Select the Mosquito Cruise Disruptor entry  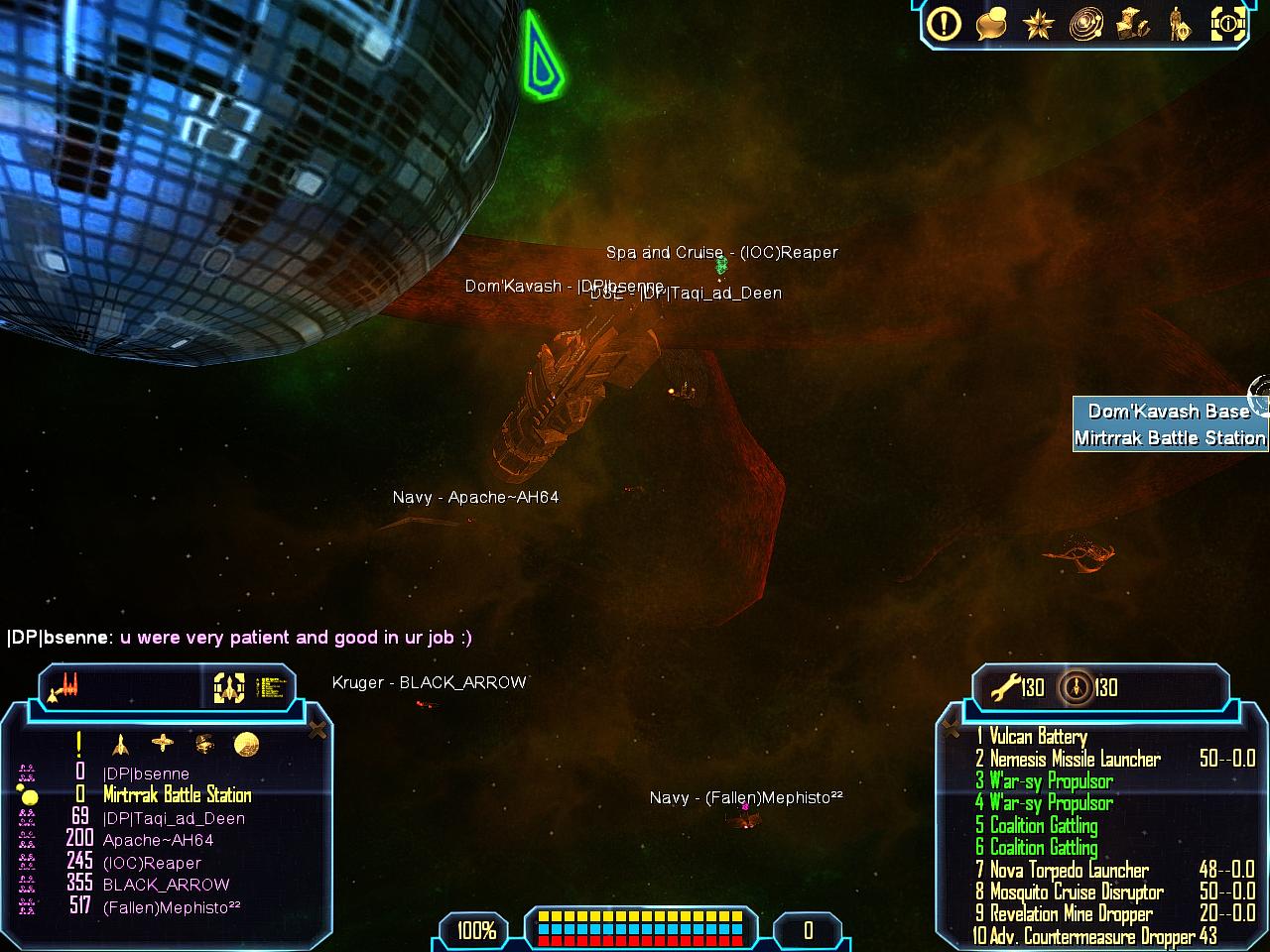click(x=1077, y=892)
